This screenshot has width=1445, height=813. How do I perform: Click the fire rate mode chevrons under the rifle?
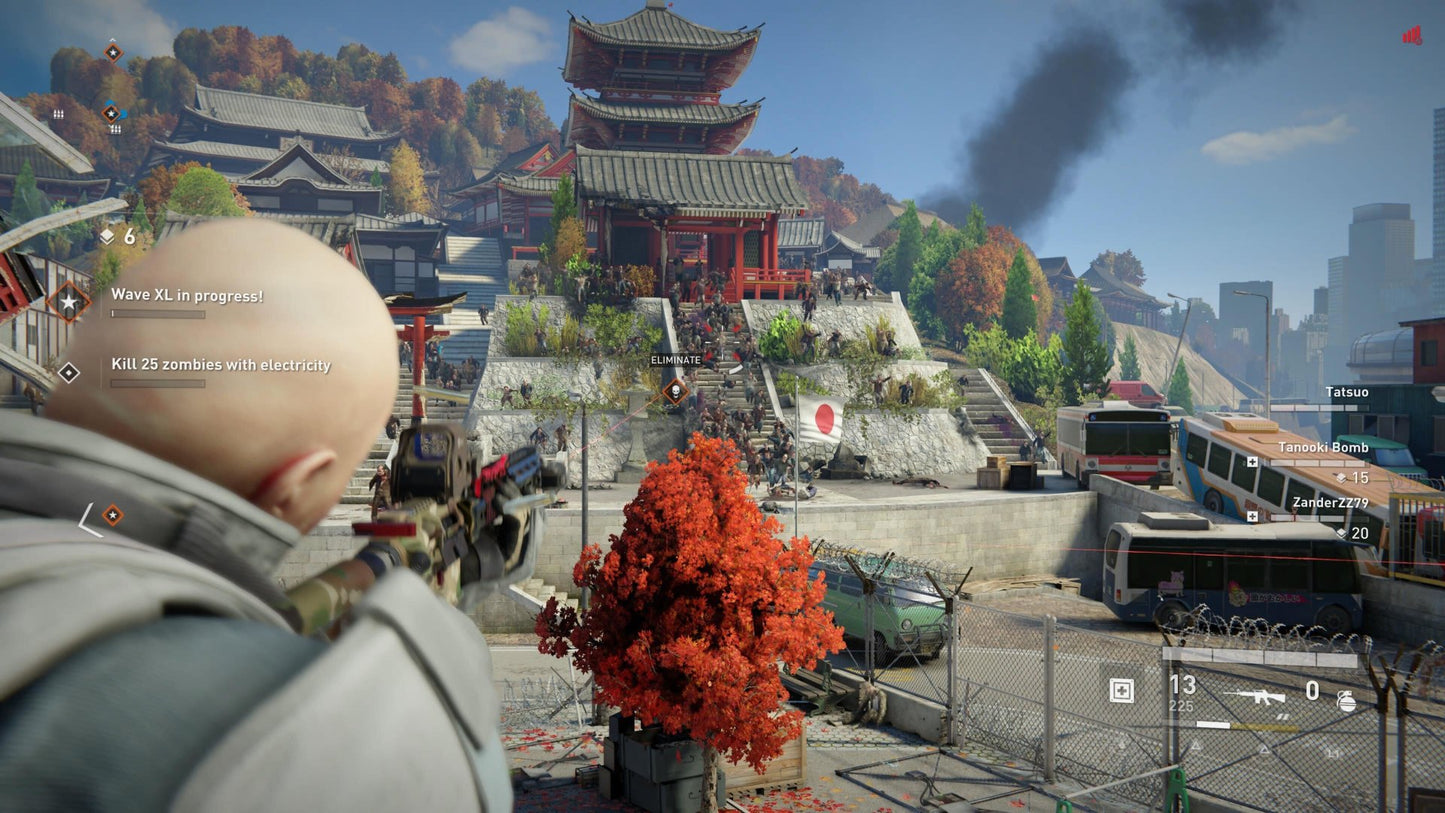tap(1284, 717)
